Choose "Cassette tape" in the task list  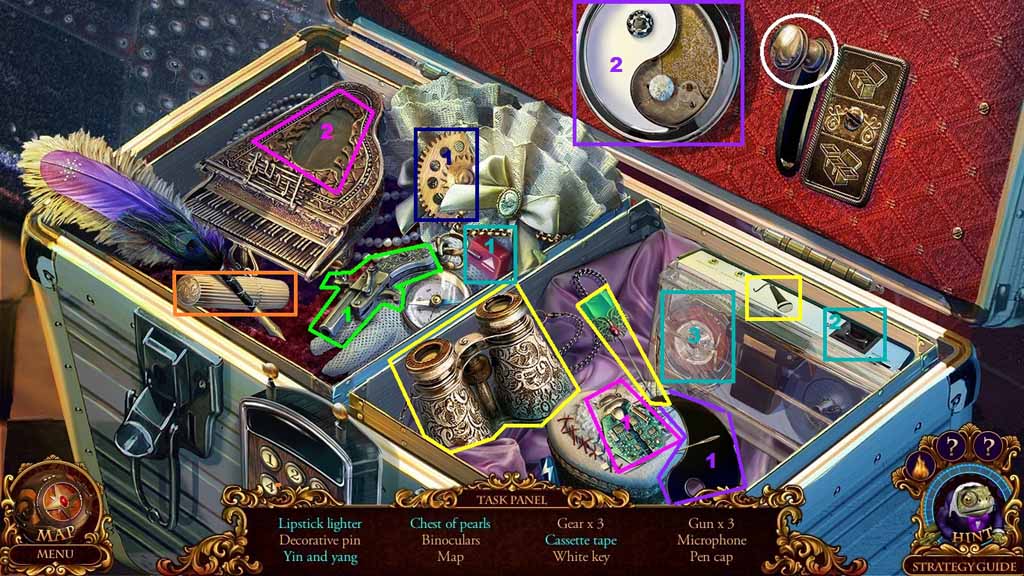580,540
